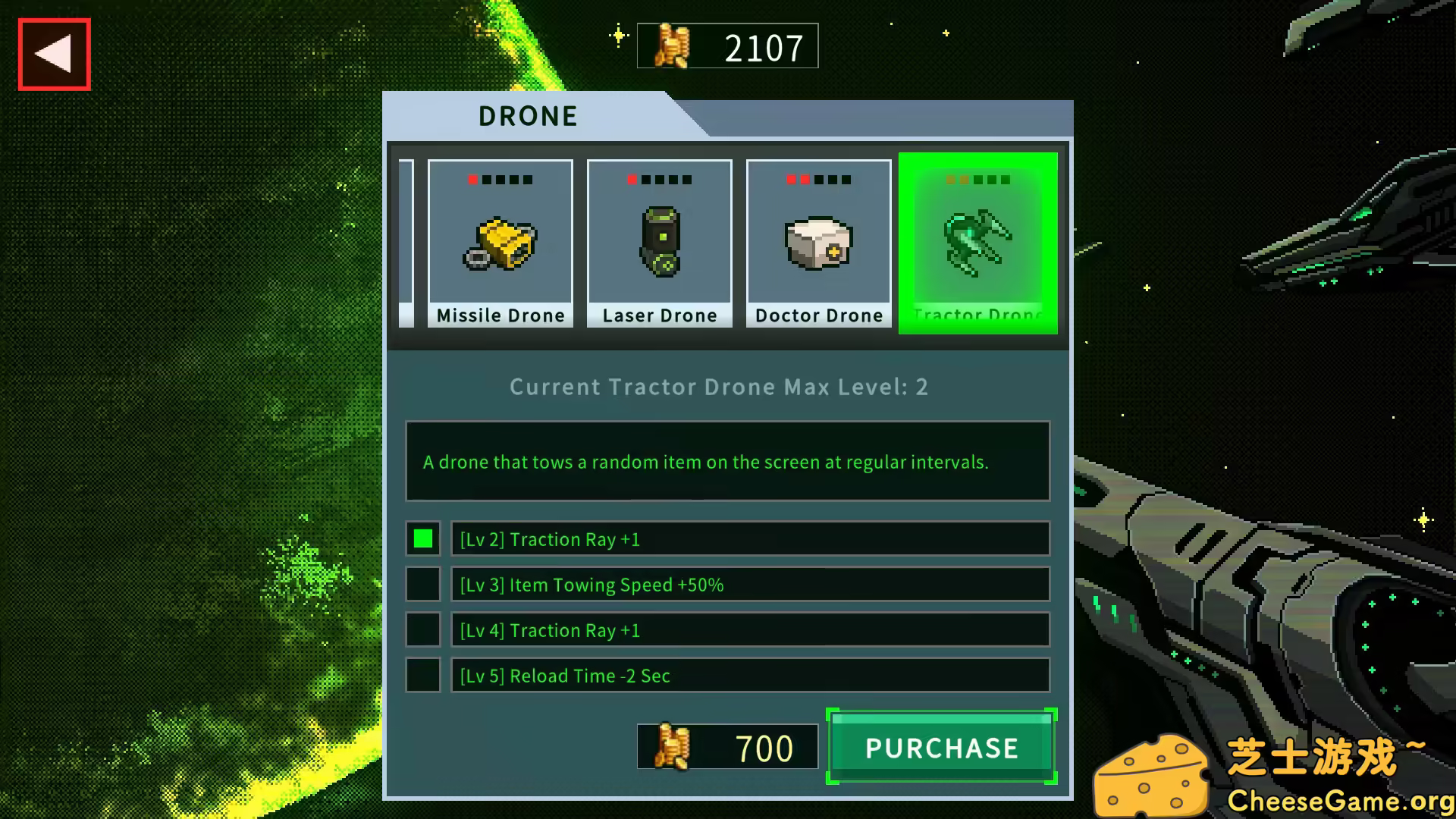1456x819 pixels.
Task: Check the [Lv 5] Reload Time -2 Sec box
Action: pyautogui.click(x=423, y=676)
